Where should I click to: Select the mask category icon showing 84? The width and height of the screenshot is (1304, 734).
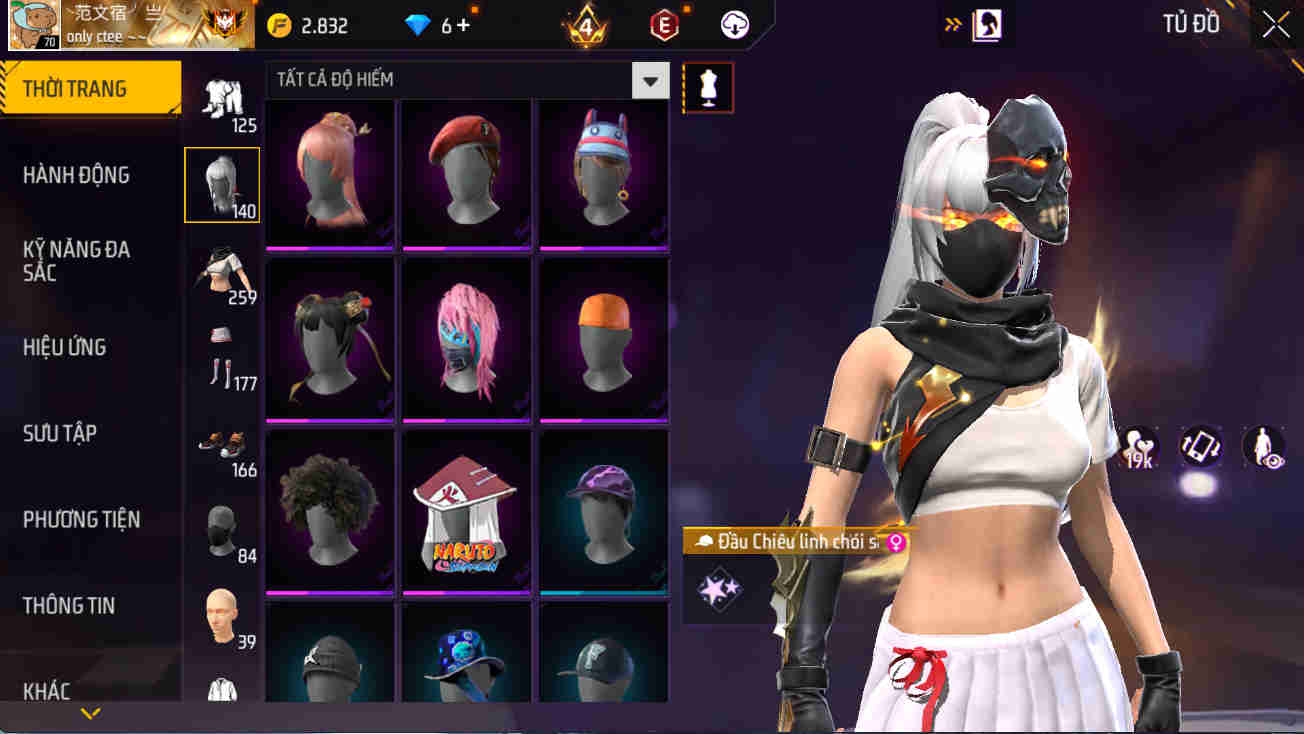coord(221,528)
